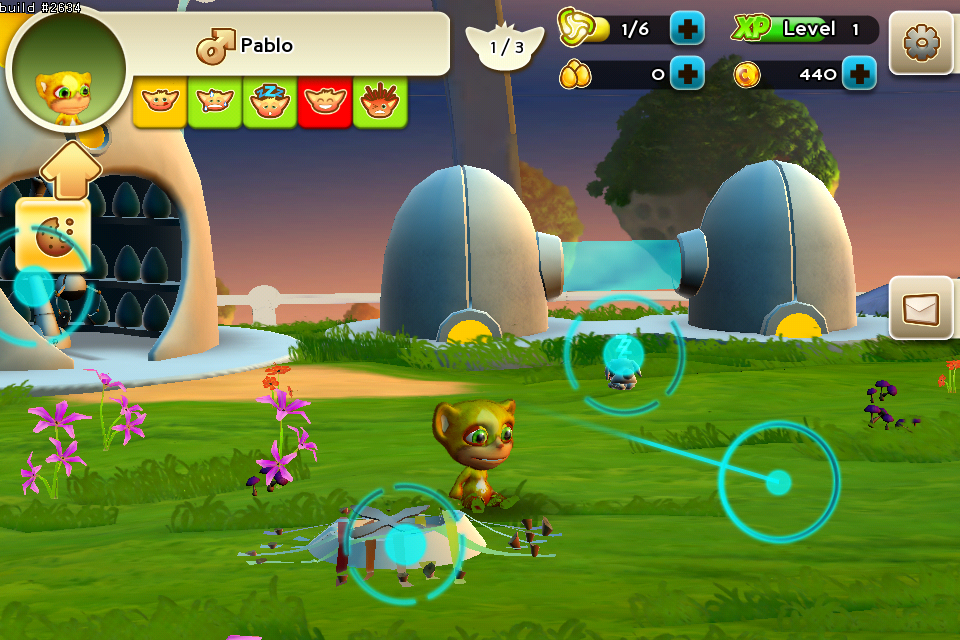Add more coins with the plus button
The image size is (960, 640).
coord(859,73)
